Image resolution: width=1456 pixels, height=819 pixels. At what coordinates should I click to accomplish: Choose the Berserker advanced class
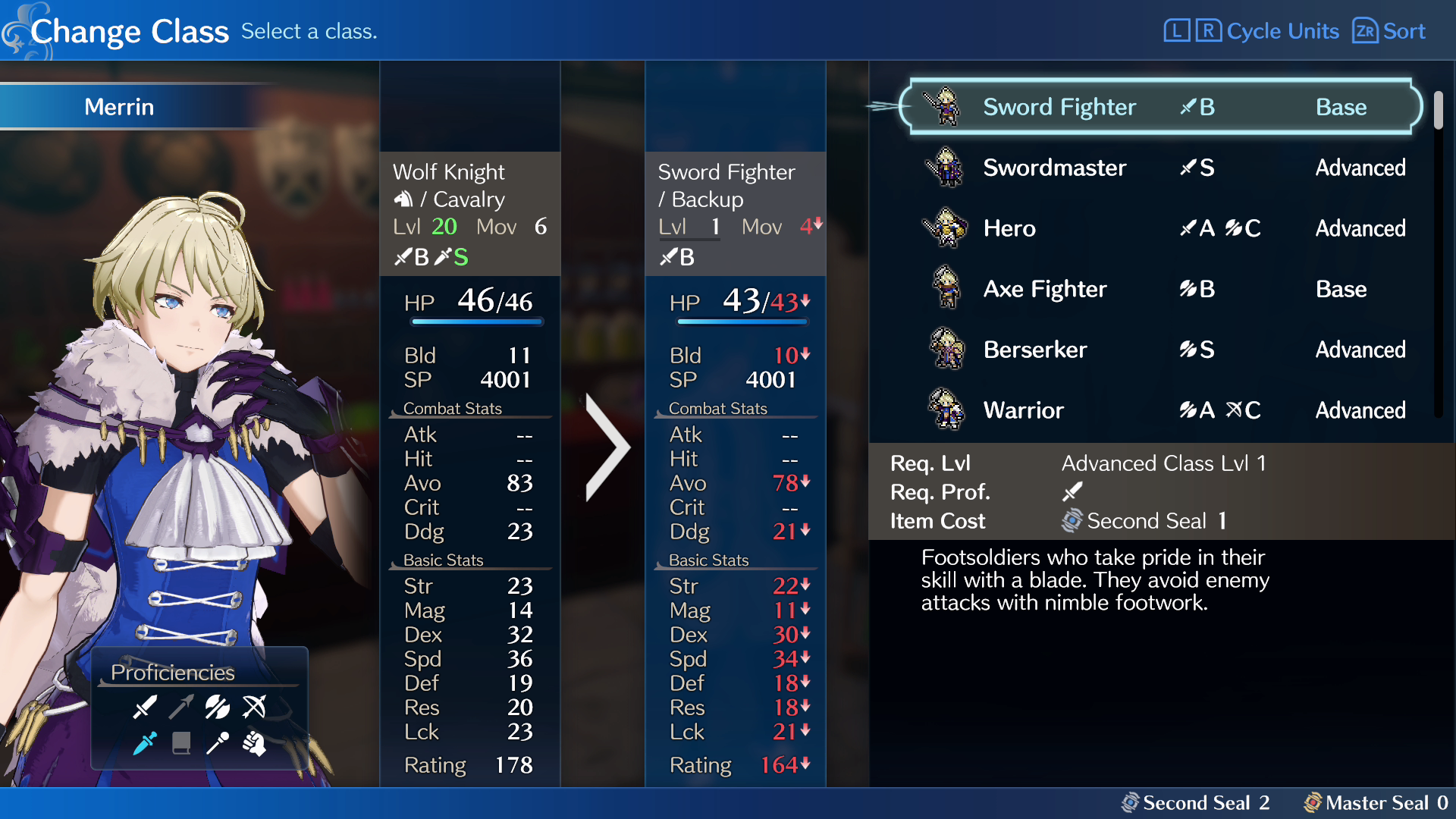point(1034,350)
